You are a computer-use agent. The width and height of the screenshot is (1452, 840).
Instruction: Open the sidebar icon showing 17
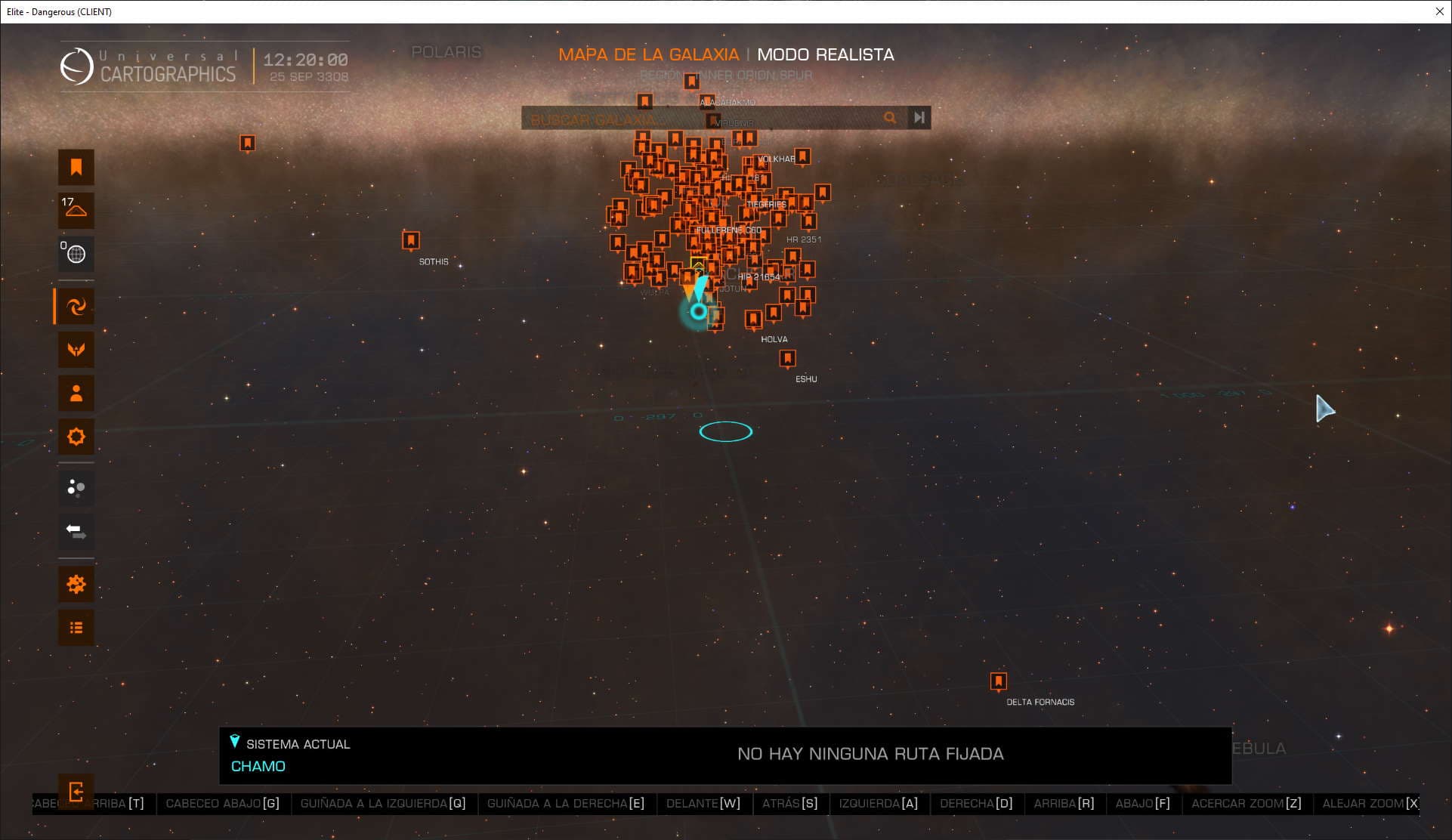(76, 210)
